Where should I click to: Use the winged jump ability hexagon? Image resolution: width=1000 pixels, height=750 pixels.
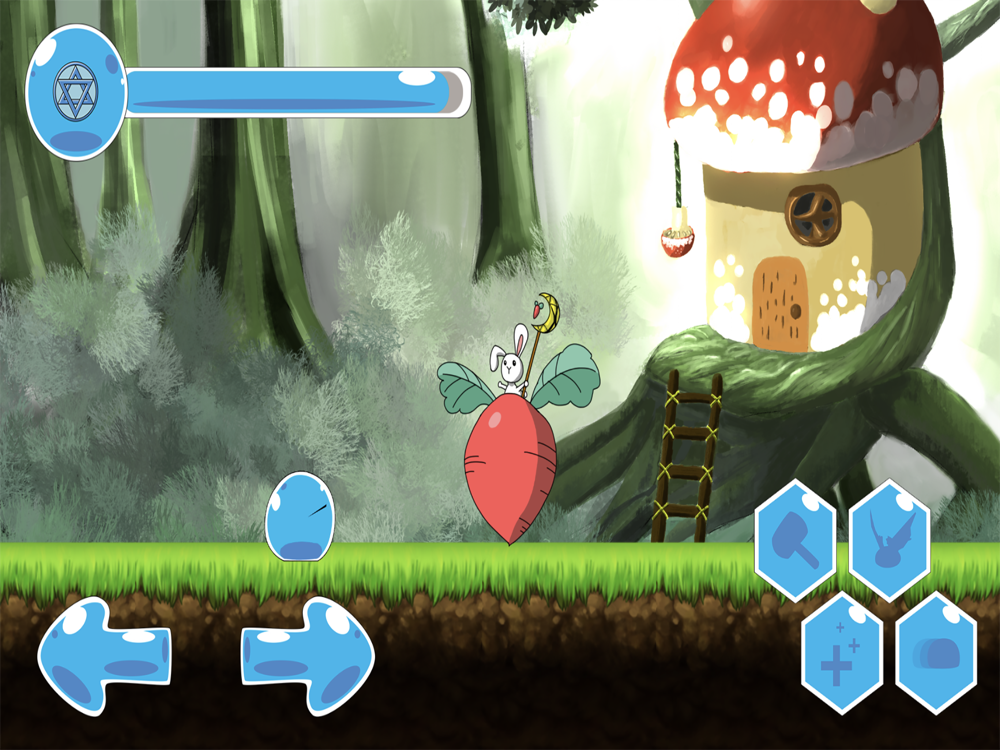[889, 540]
